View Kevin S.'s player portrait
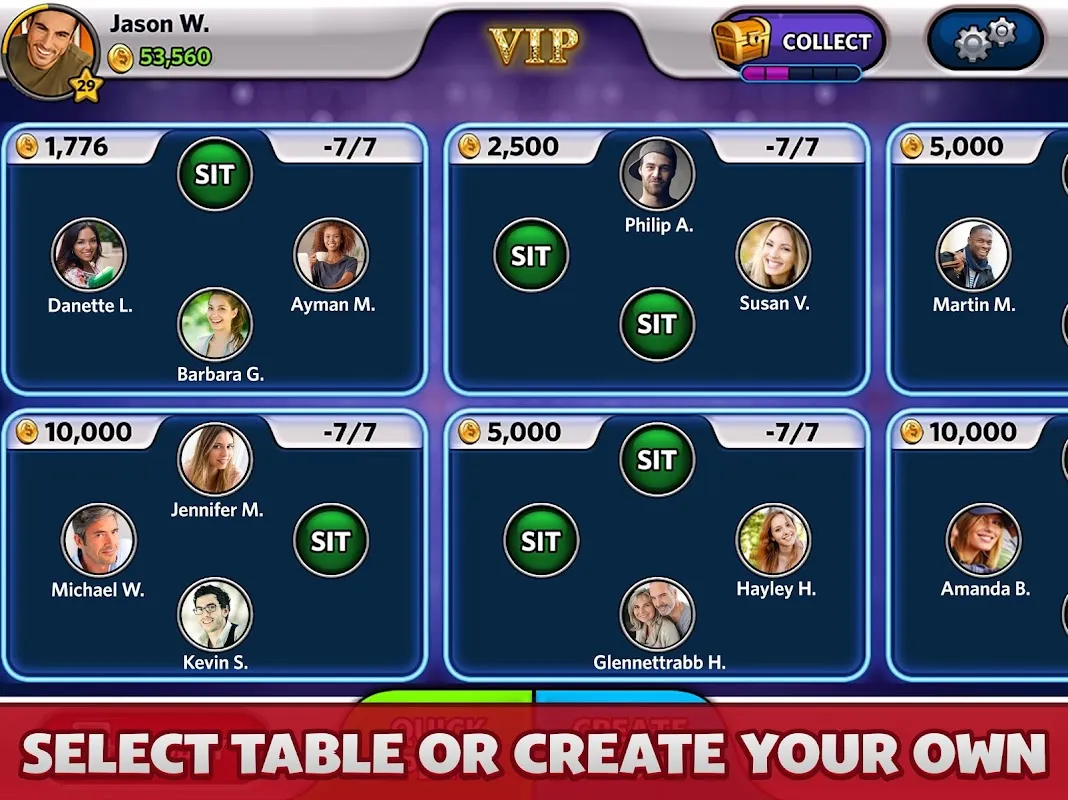 [x=215, y=613]
